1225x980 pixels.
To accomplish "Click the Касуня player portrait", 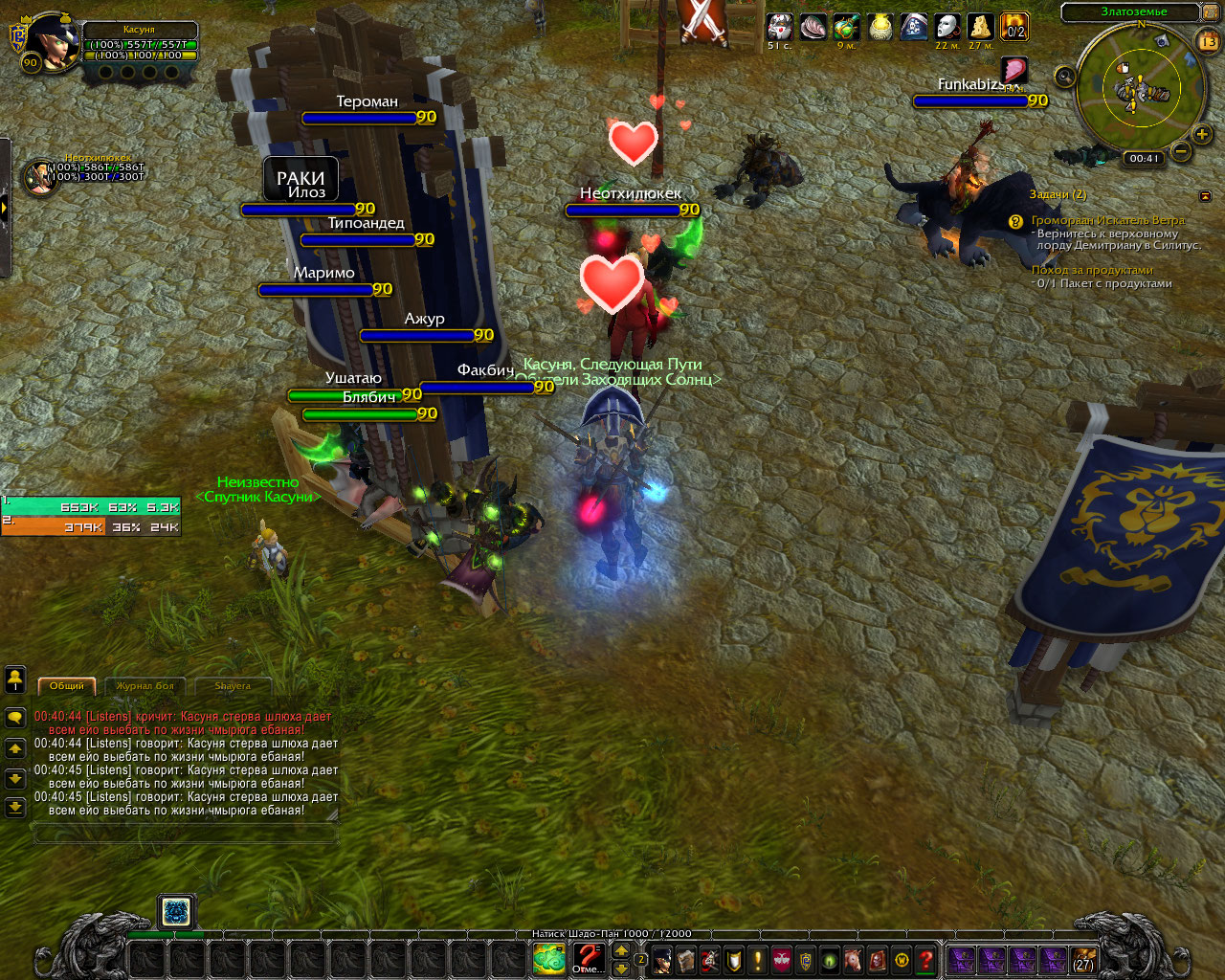I will pos(50,42).
